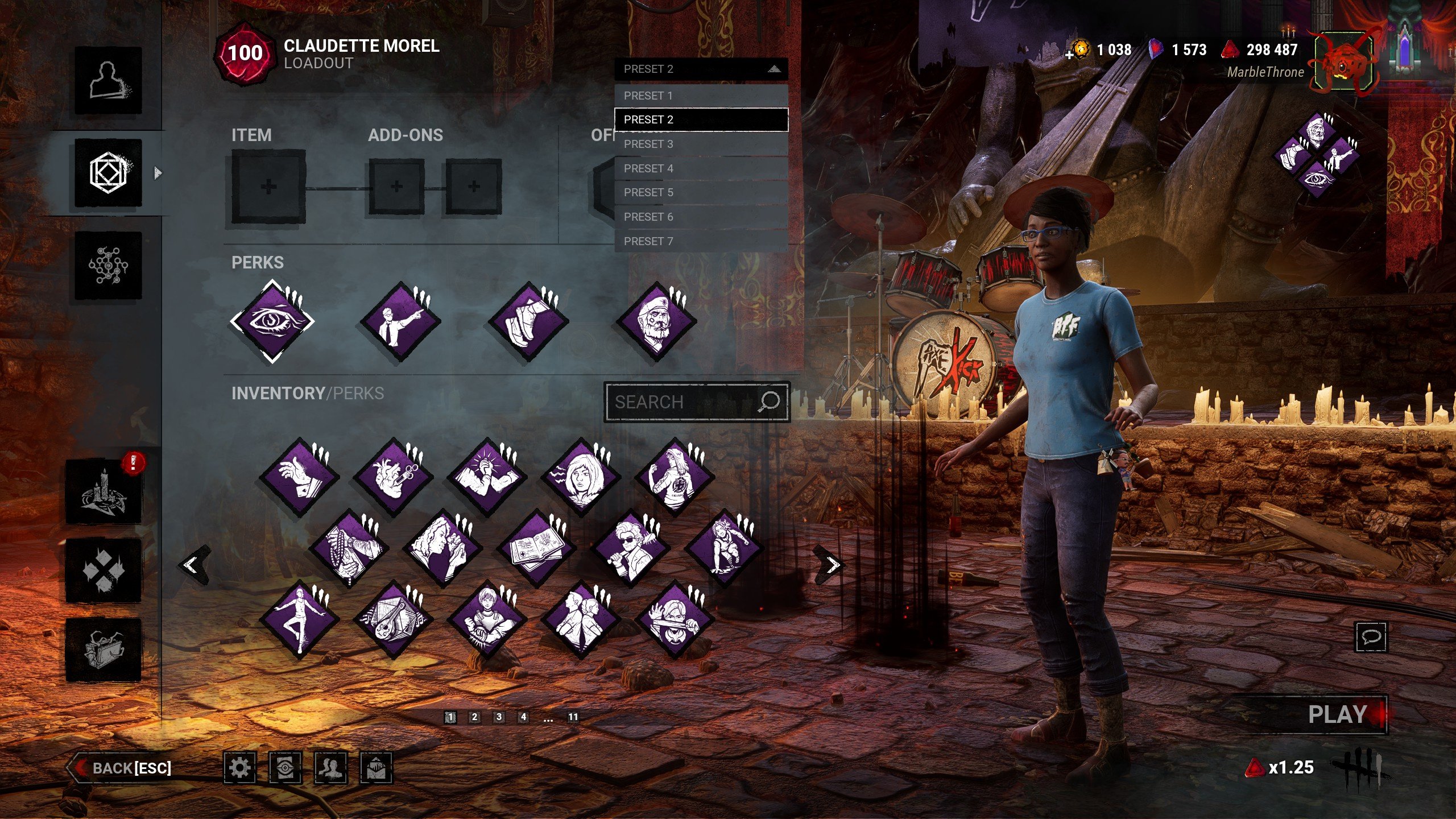Click the perk search field

(685, 402)
